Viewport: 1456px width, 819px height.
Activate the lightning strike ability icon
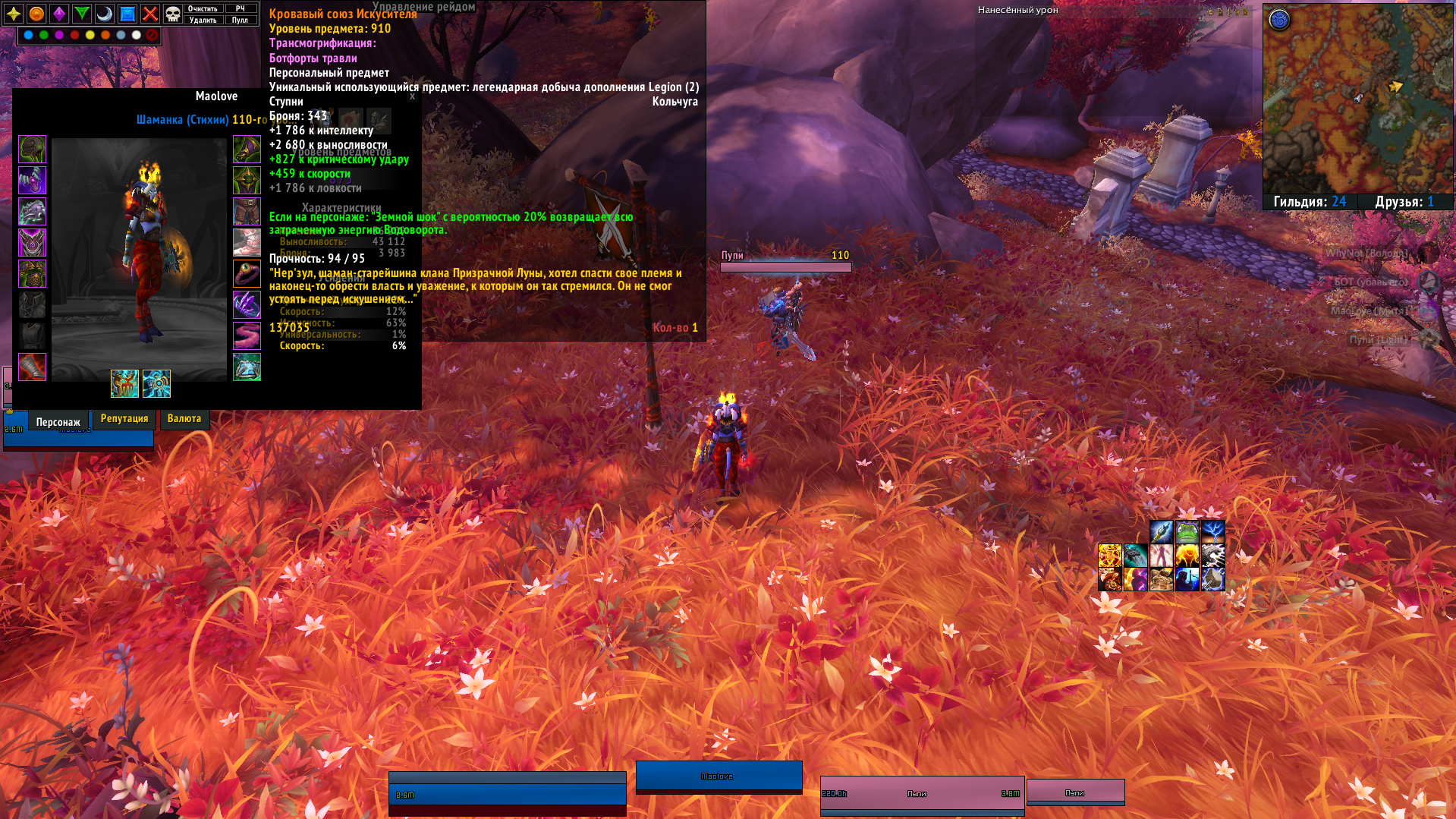click(1212, 531)
